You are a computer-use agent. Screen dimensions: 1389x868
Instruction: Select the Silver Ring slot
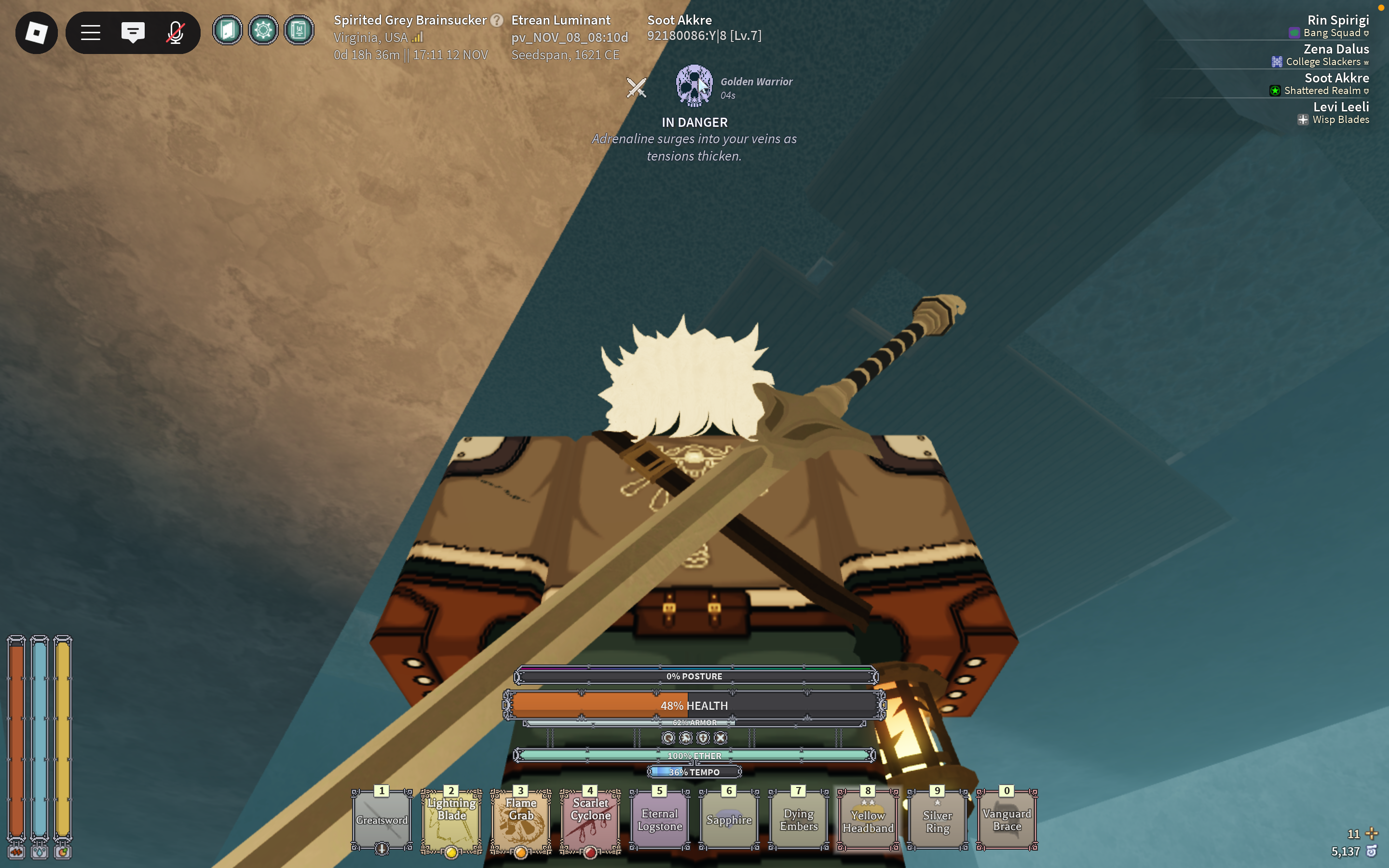click(x=937, y=820)
